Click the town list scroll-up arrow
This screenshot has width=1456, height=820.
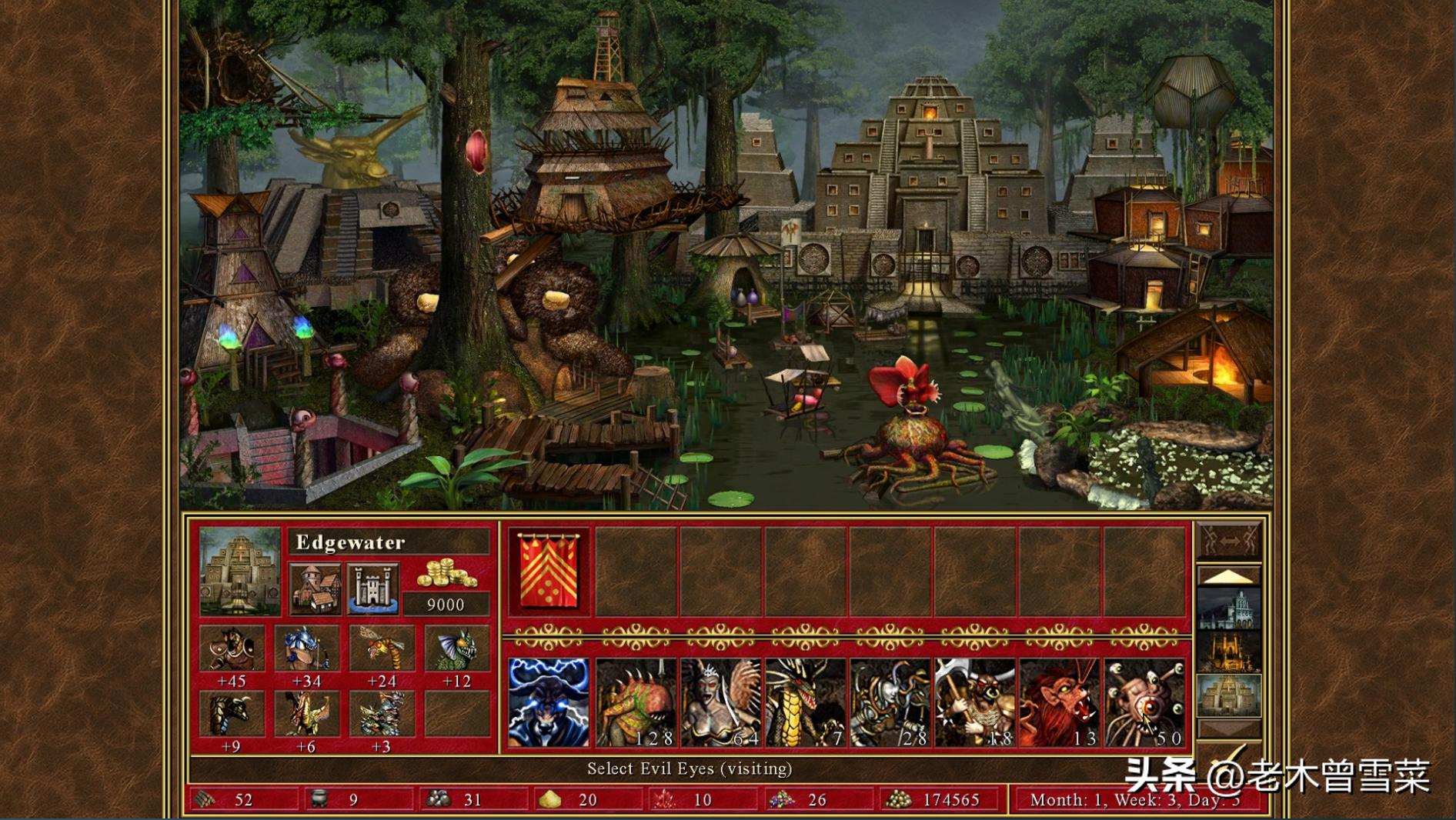[x=1229, y=577]
